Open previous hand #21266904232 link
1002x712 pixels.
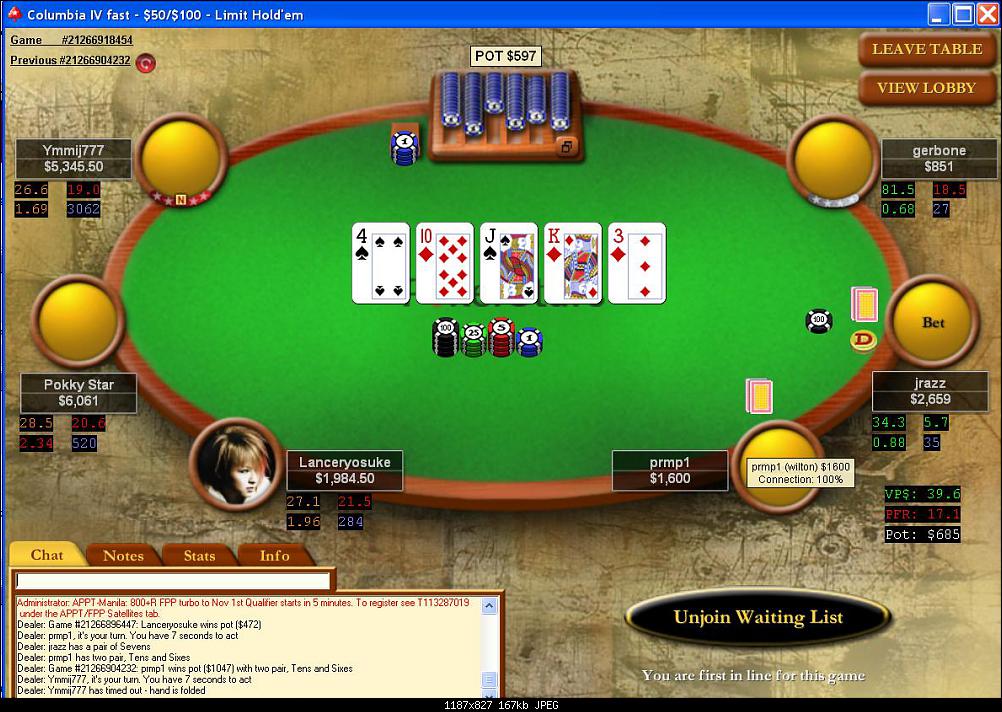point(70,60)
